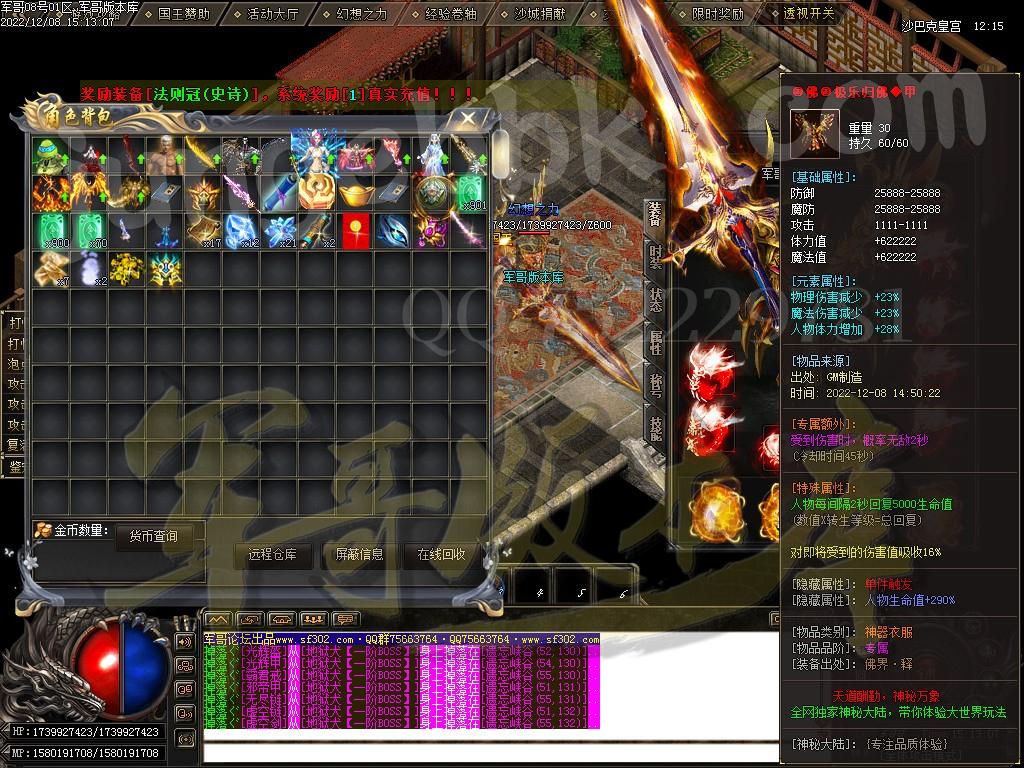Select the 幻想之力 top menu entry
Screen dimensions: 1024x768
coord(362,15)
